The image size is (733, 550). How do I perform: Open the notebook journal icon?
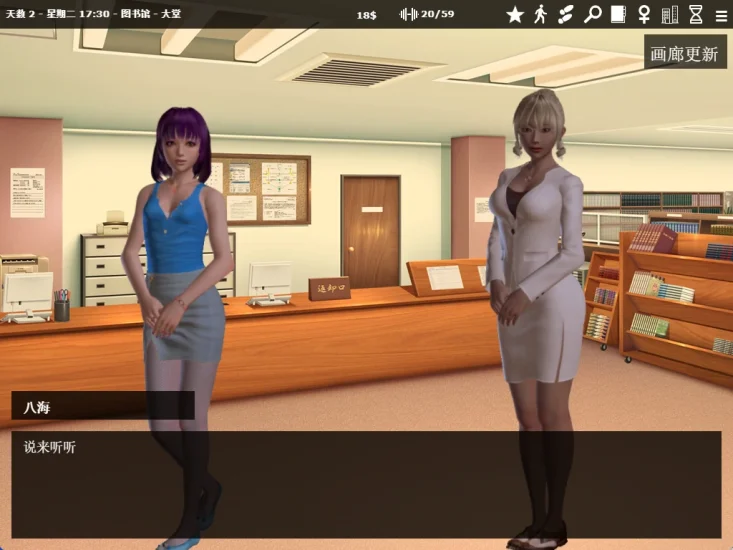click(618, 14)
